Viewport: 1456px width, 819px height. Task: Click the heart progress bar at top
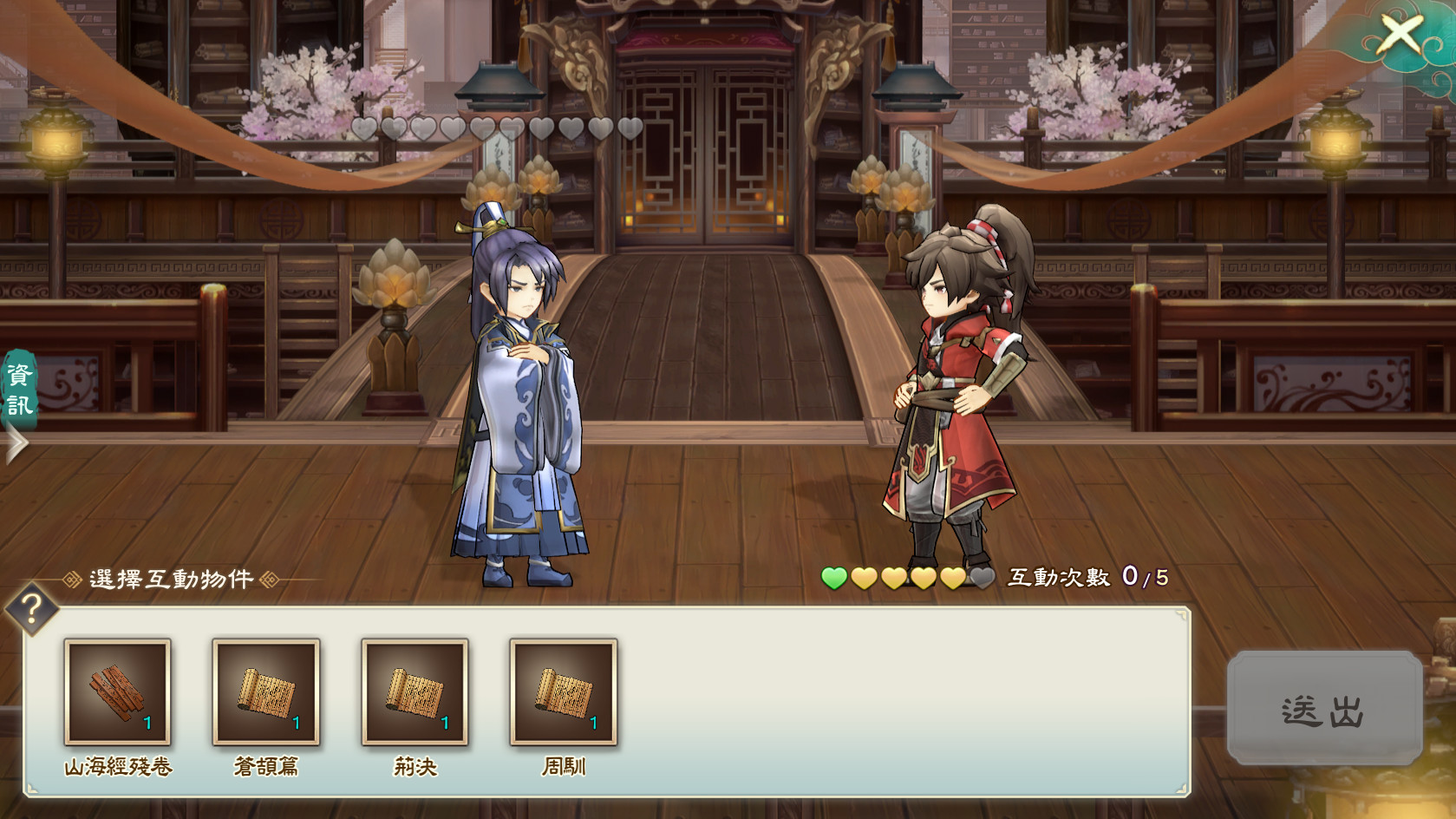[499, 127]
